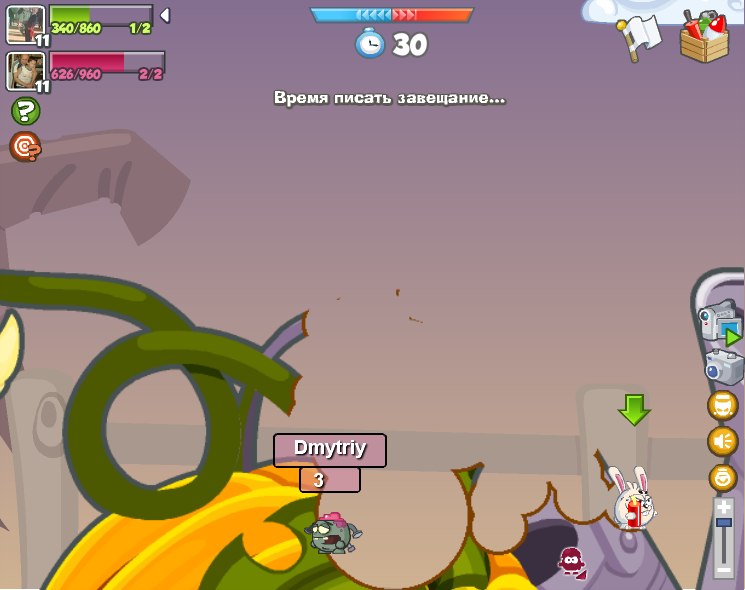Select the pink team player avatar
Viewport: 745px width, 590px height.
click(x=25, y=70)
